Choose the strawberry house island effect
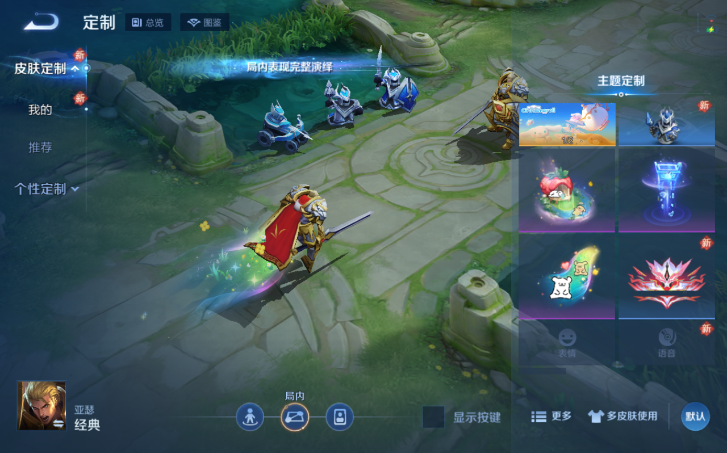Viewport: 727px width, 453px height. (x=566, y=191)
